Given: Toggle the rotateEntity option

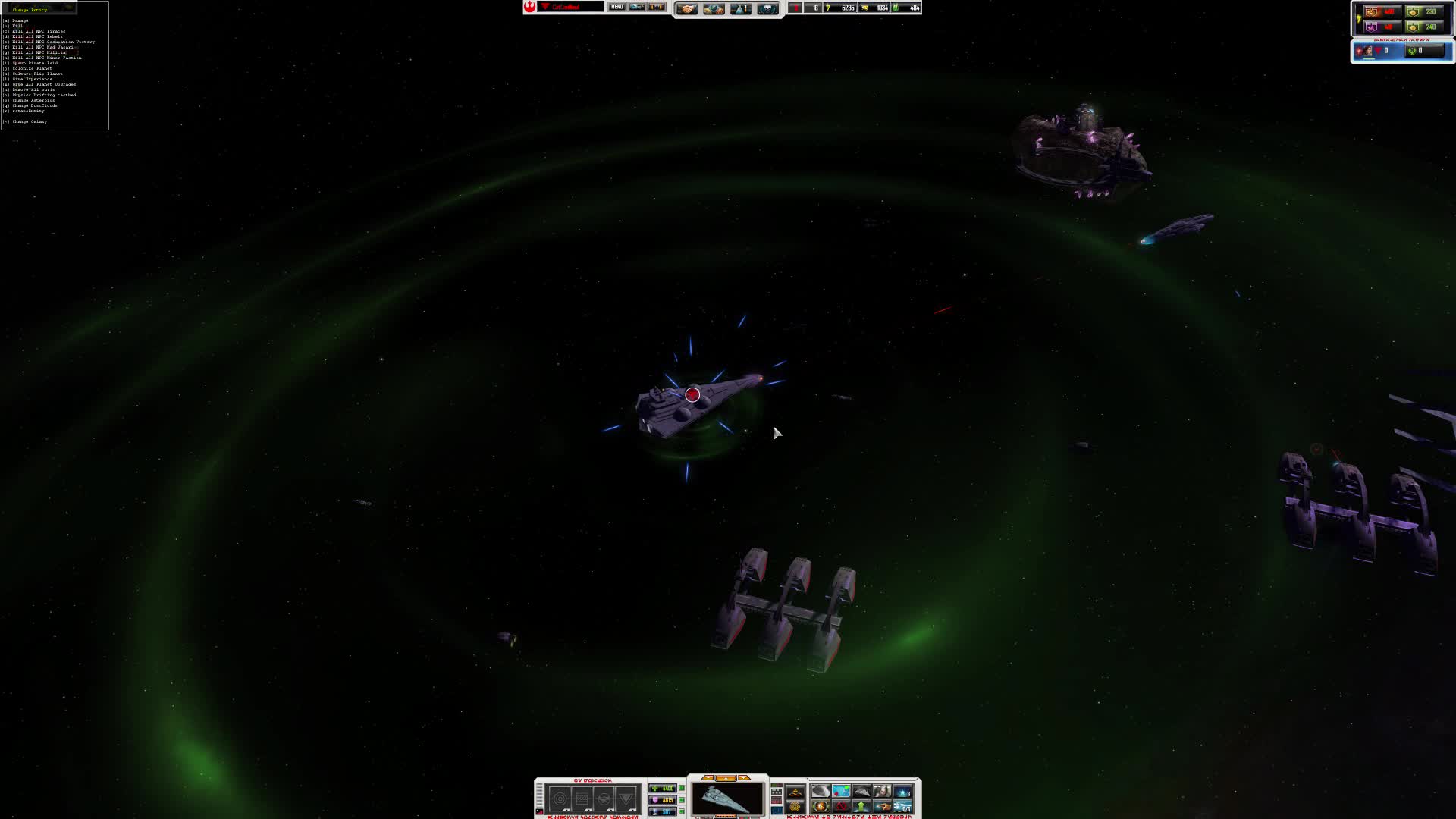Looking at the screenshot, I should pyautogui.click(x=27, y=111).
